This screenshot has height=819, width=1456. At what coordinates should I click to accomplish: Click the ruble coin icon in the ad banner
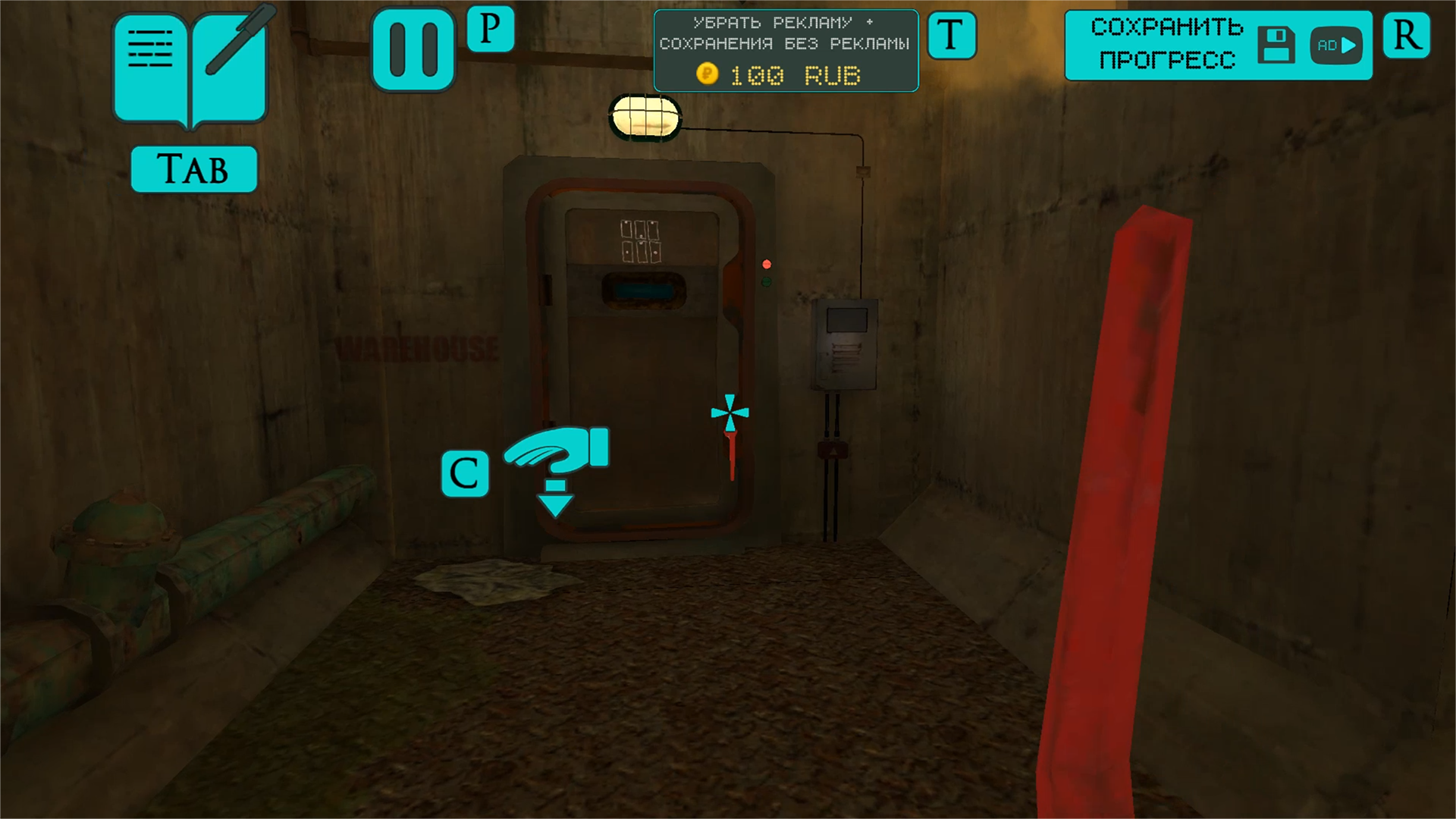708,74
